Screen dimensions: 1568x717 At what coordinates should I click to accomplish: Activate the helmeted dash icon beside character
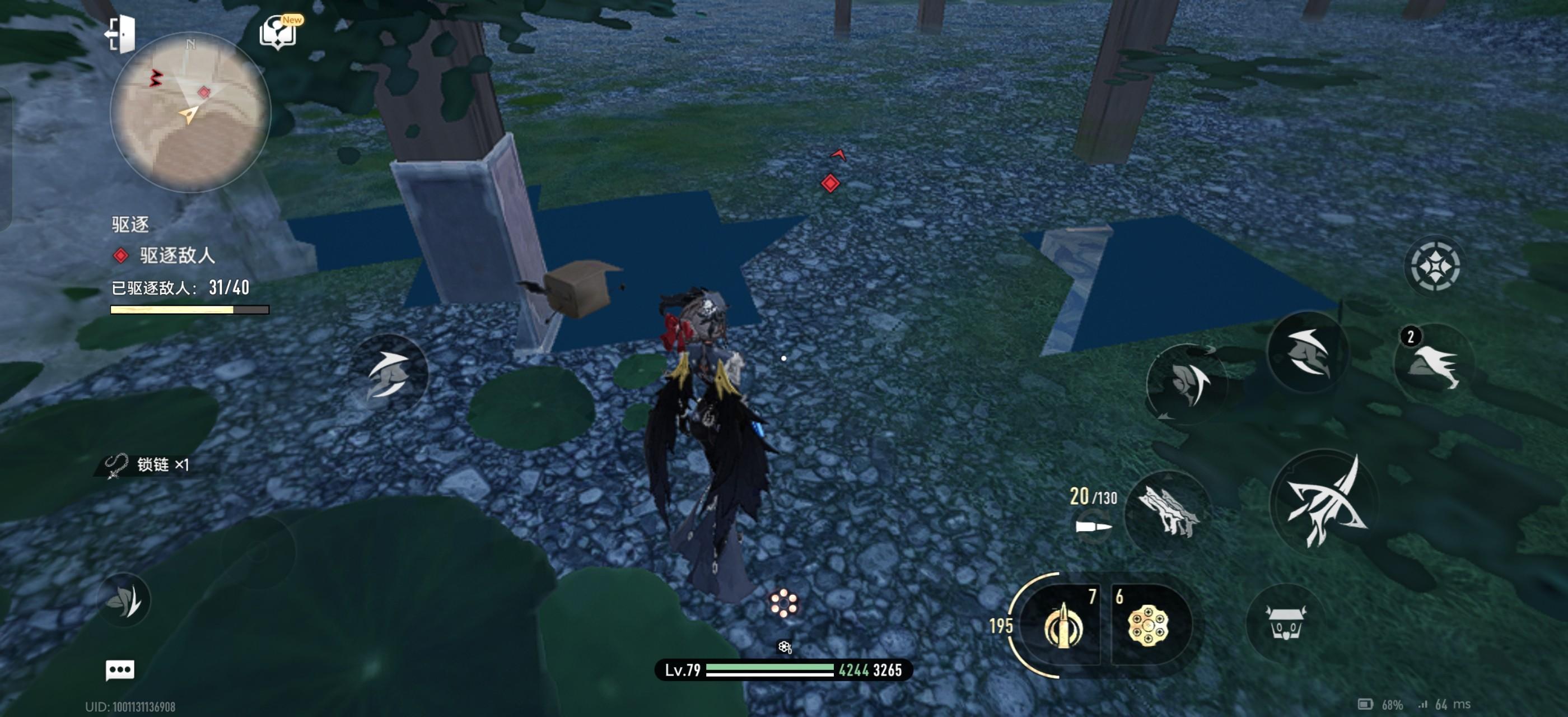(x=390, y=373)
